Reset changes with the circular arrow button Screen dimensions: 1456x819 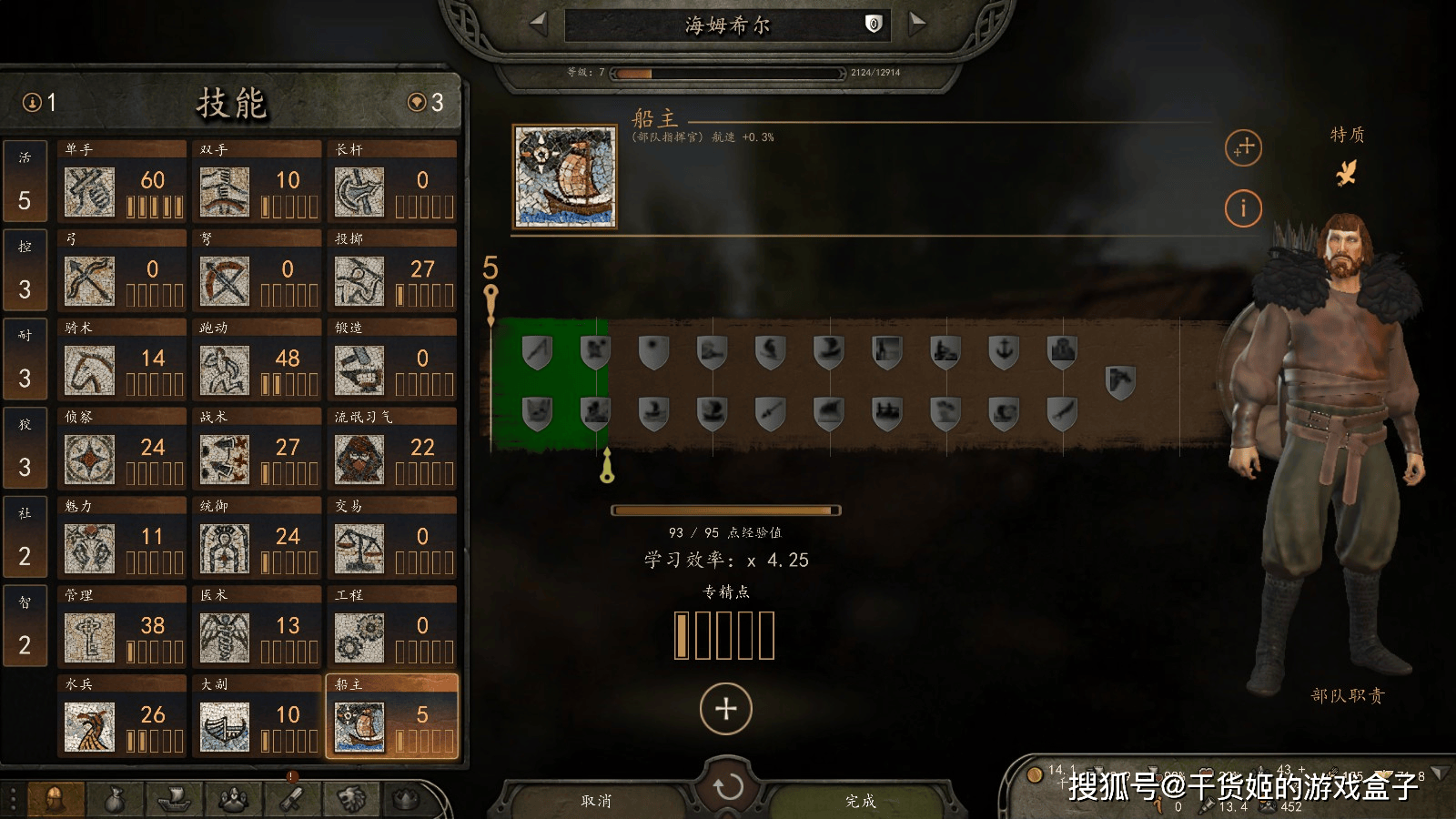(727, 786)
